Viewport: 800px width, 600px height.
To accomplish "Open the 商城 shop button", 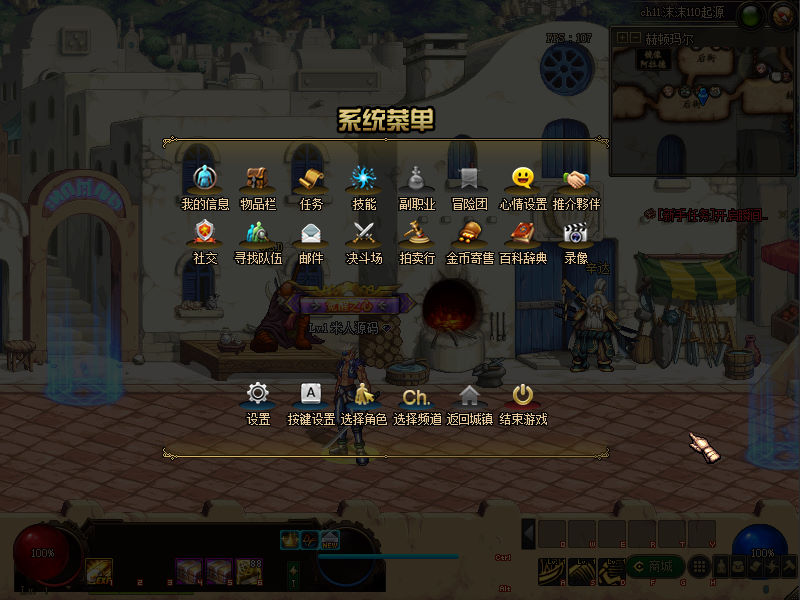I will (x=655, y=567).
